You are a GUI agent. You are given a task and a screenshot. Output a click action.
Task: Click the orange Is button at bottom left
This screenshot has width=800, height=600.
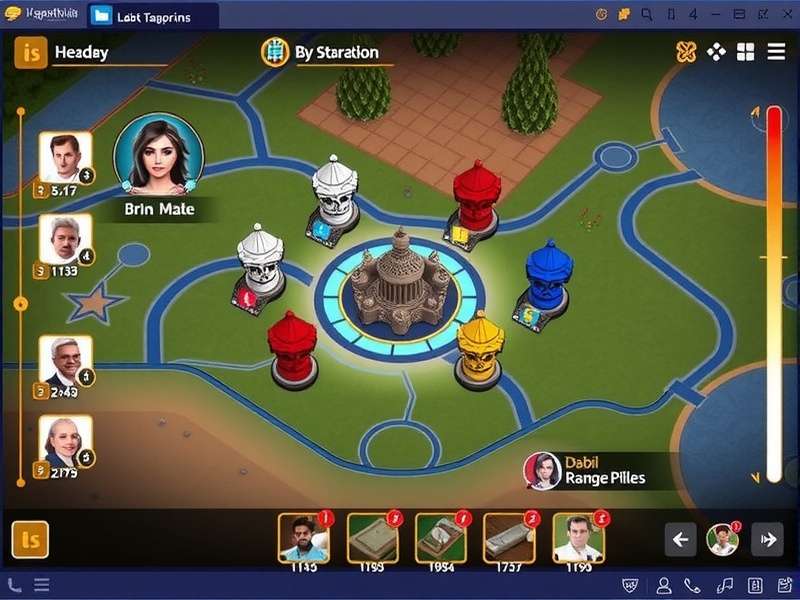pyautogui.click(x=30, y=540)
